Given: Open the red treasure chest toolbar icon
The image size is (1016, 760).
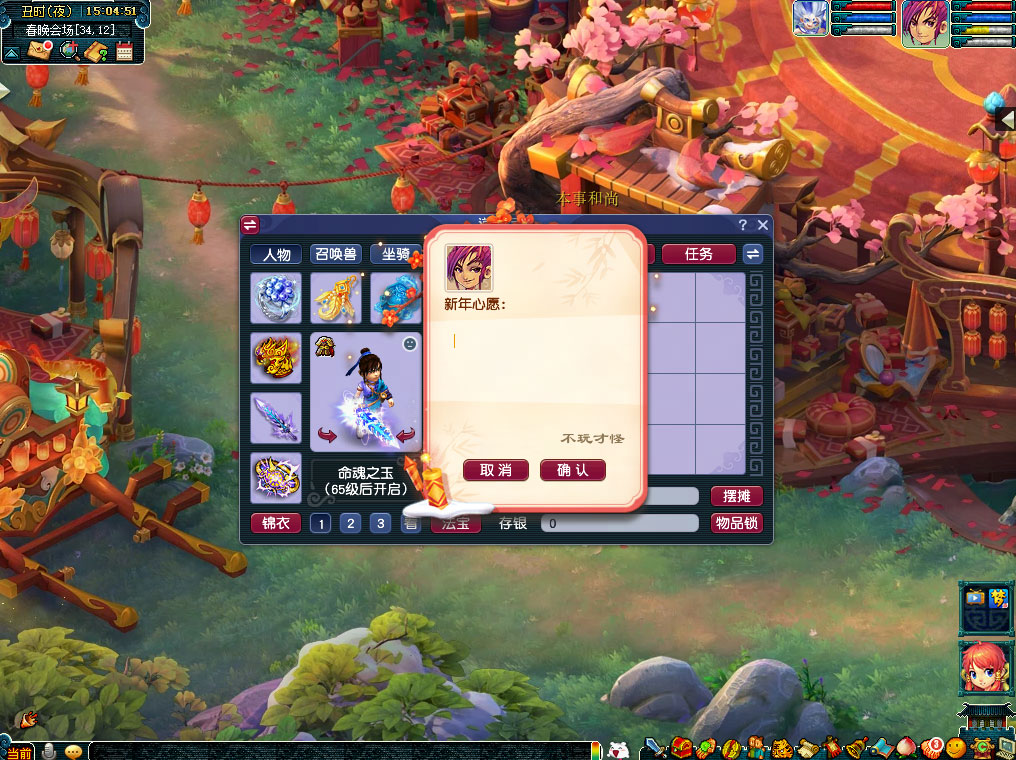Looking at the screenshot, I should tap(682, 747).
